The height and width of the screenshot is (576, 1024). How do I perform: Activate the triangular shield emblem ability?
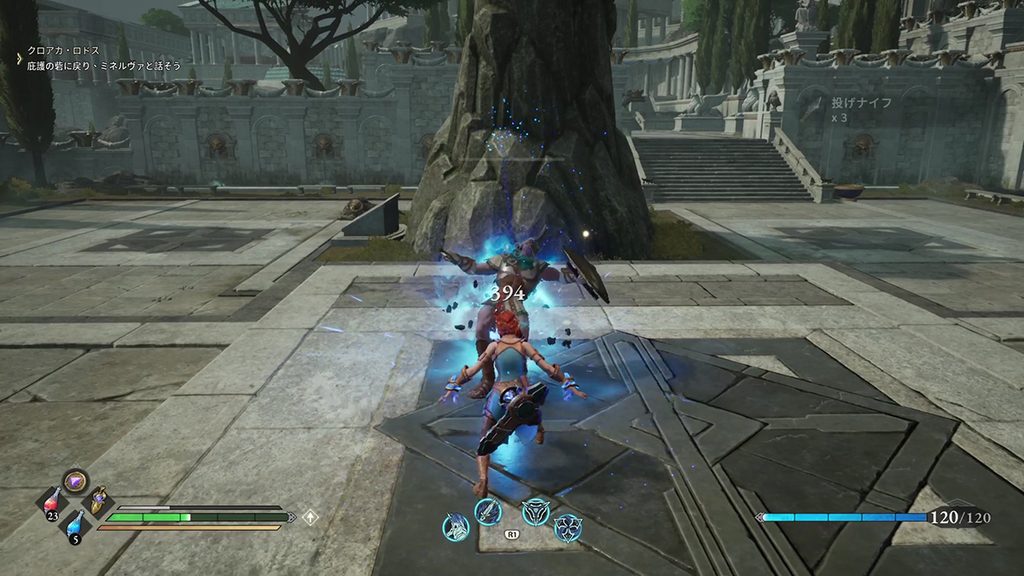click(536, 512)
